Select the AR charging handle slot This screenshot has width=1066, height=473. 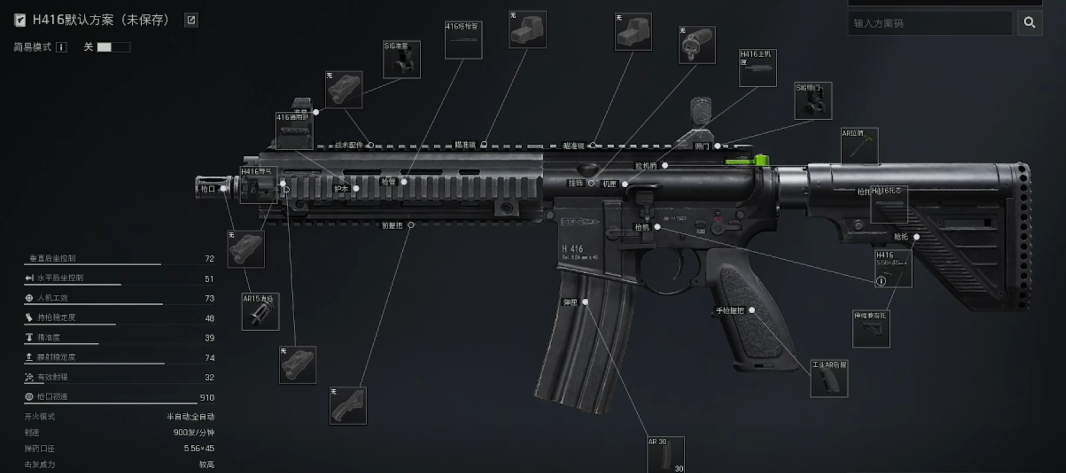pyautogui.click(x=860, y=146)
